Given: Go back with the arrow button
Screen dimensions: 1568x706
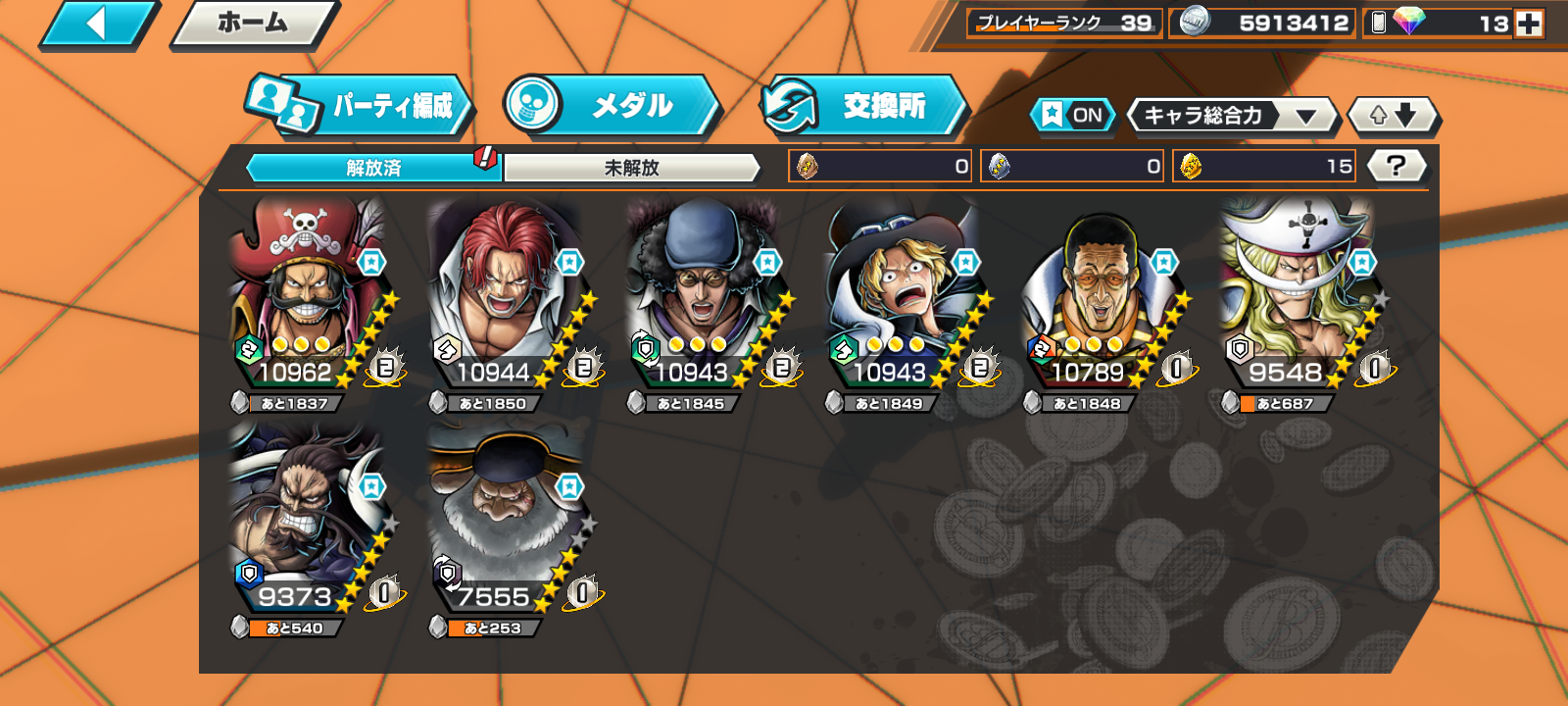Looking at the screenshot, I should tap(98, 24).
